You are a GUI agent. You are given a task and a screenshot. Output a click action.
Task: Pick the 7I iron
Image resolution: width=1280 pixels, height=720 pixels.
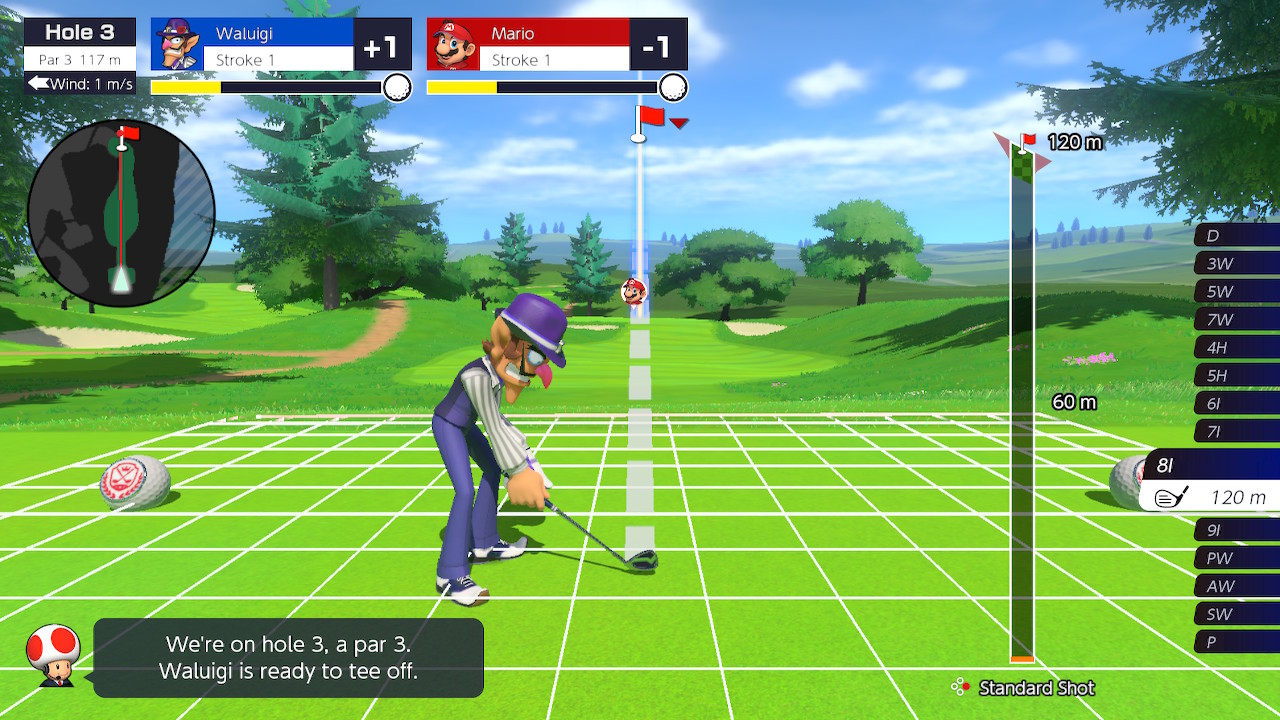[x=1236, y=432]
